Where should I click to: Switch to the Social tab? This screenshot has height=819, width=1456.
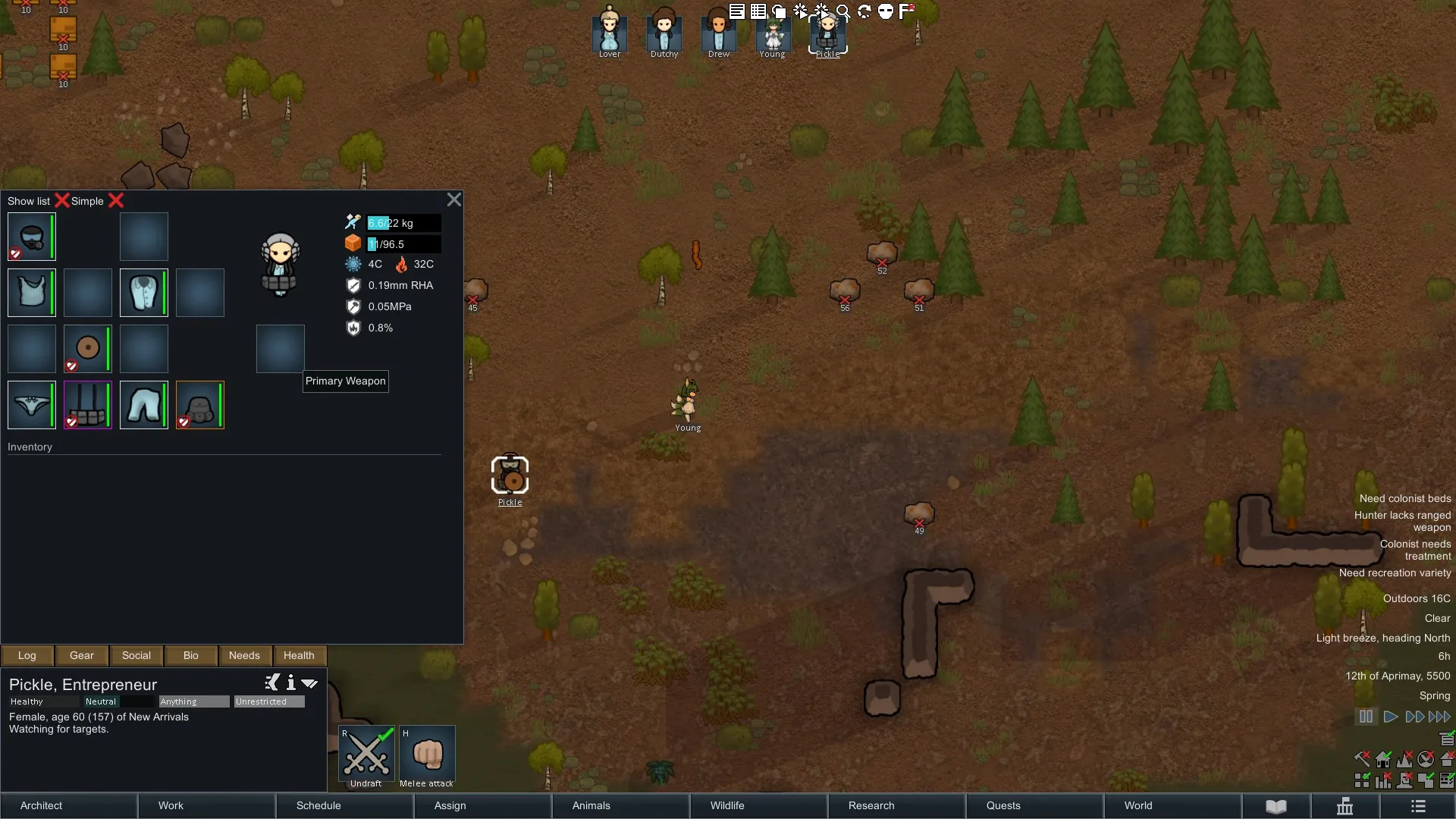(x=136, y=655)
